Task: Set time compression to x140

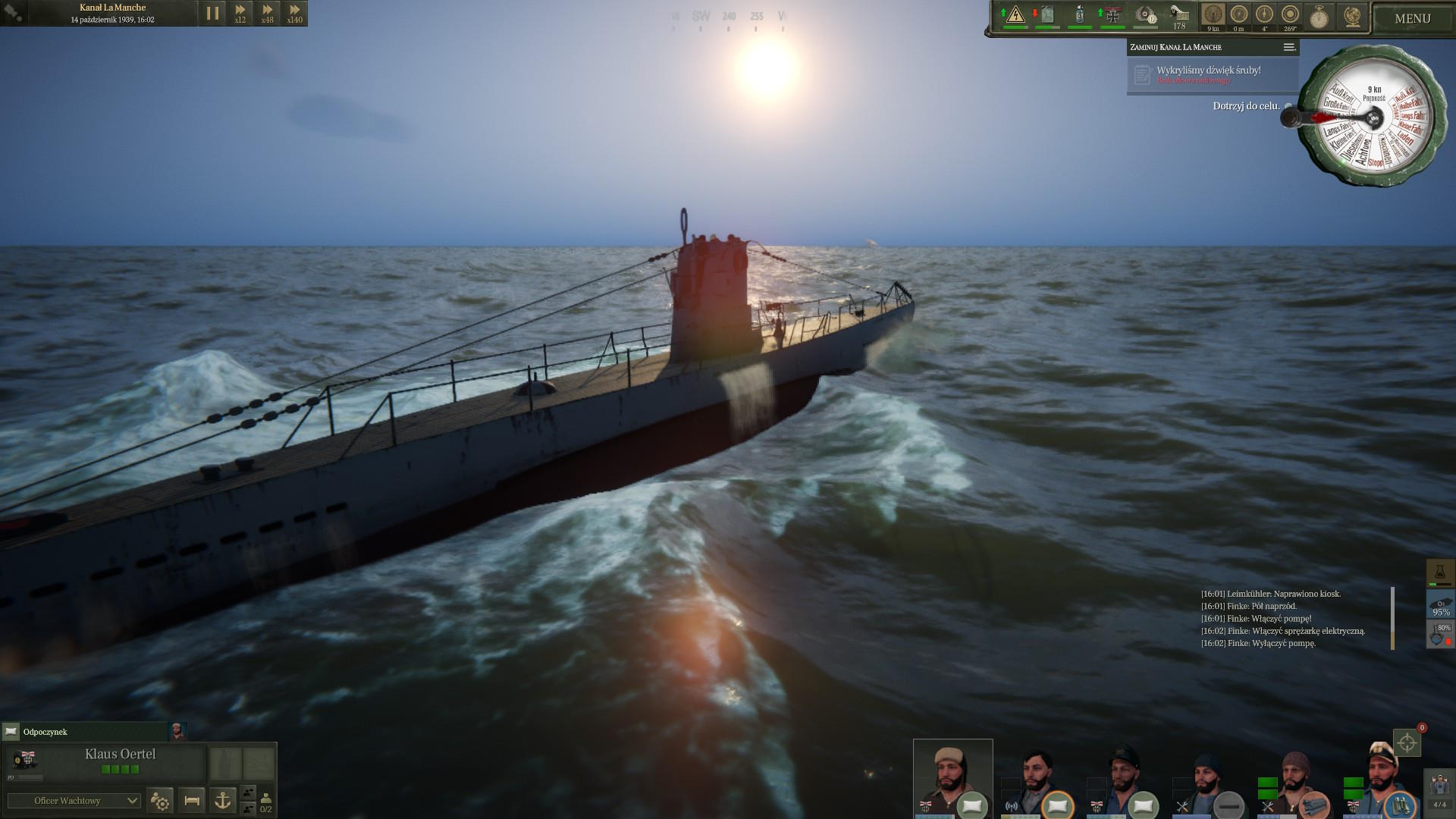Action: point(294,14)
